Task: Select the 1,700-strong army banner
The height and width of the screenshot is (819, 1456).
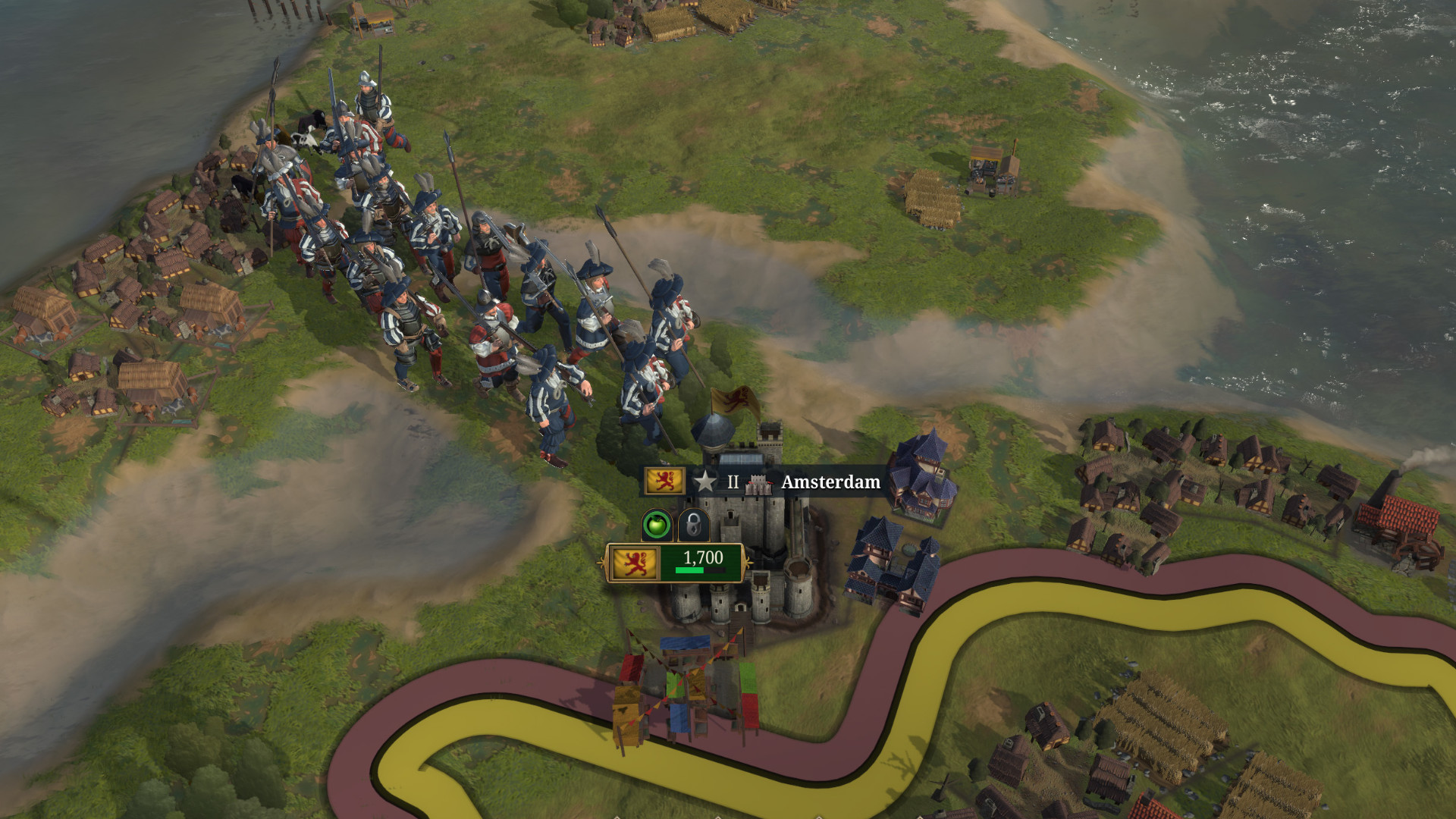Action: pos(675,563)
